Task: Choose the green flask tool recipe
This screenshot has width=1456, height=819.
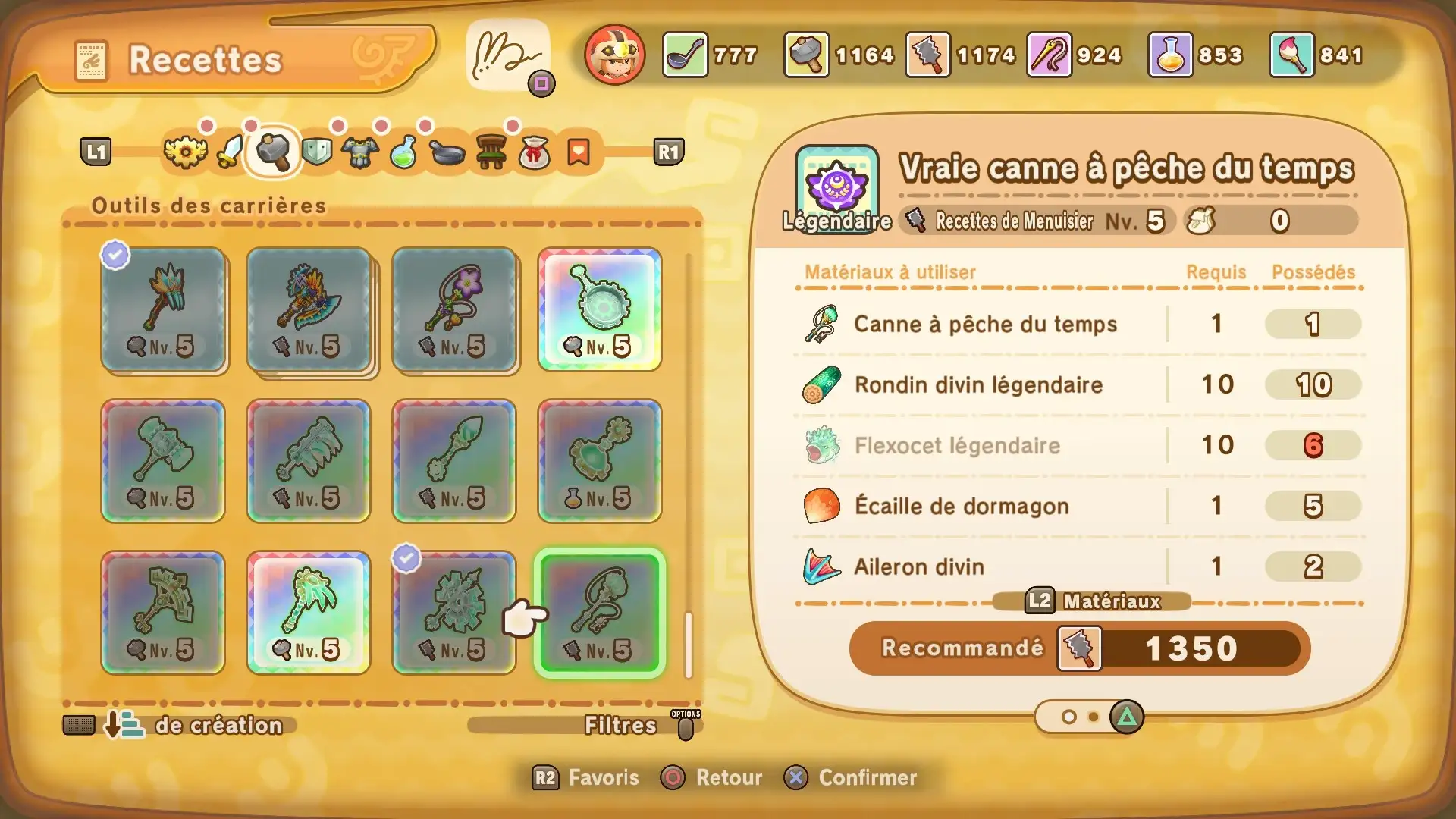Action: click(x=600, y=461)
